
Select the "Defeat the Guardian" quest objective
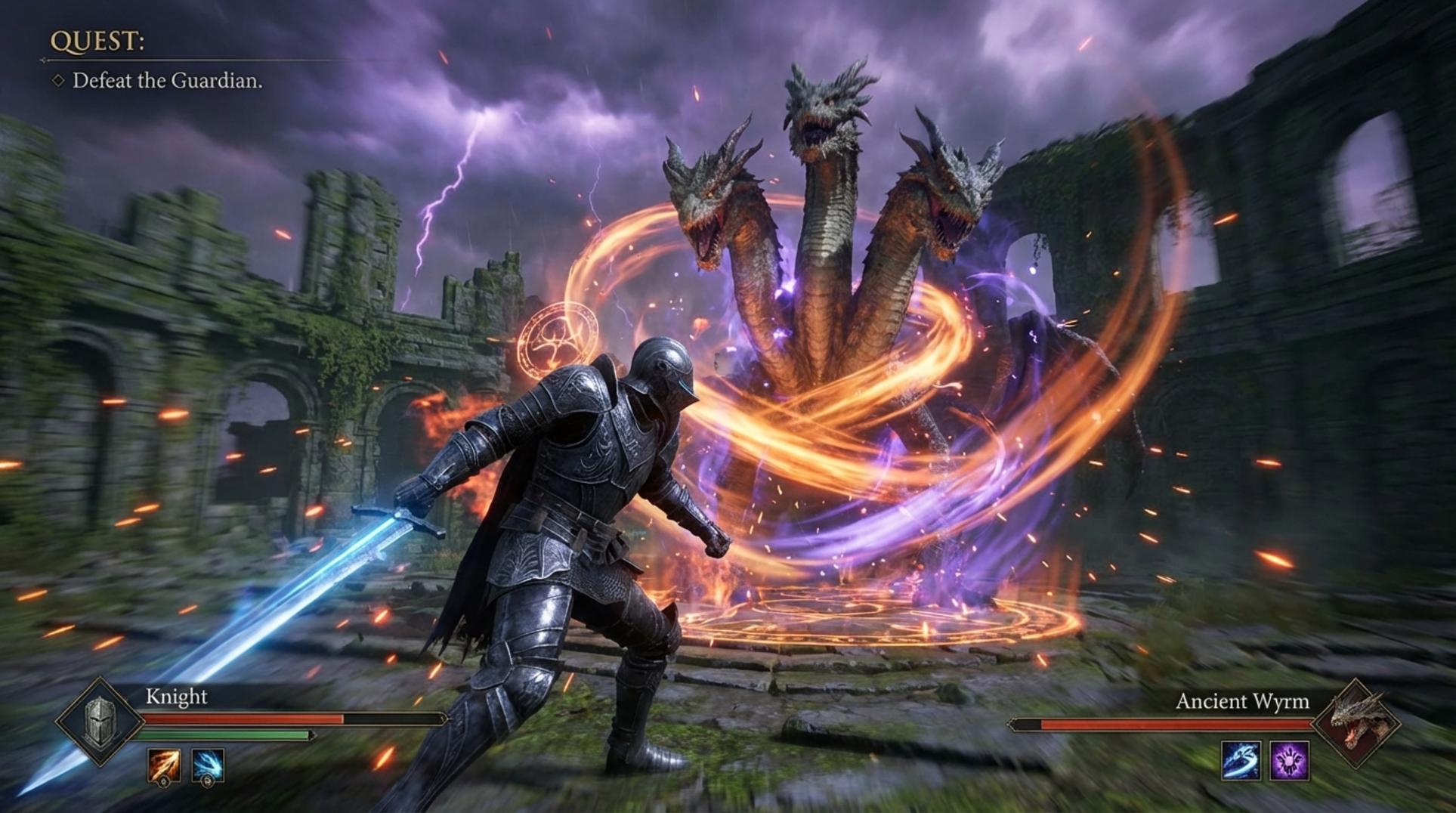[x=167, y=81]
